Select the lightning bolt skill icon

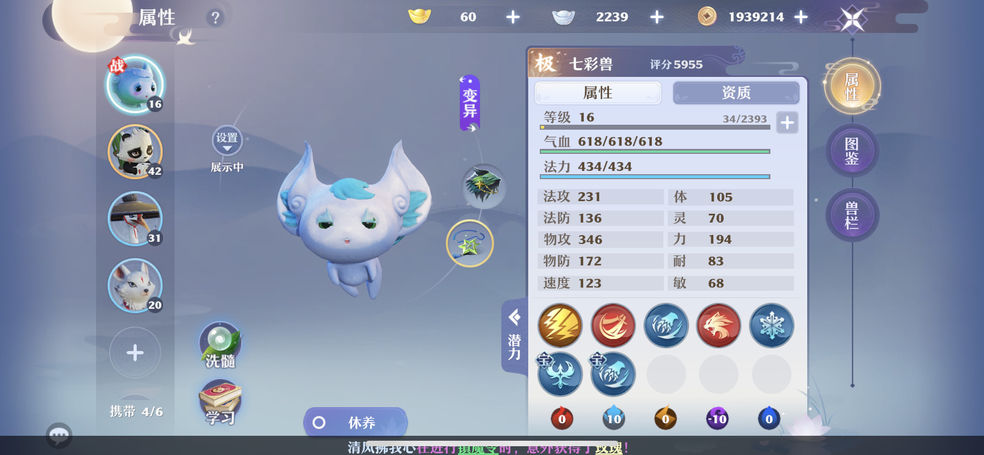[x=560, y=325]
